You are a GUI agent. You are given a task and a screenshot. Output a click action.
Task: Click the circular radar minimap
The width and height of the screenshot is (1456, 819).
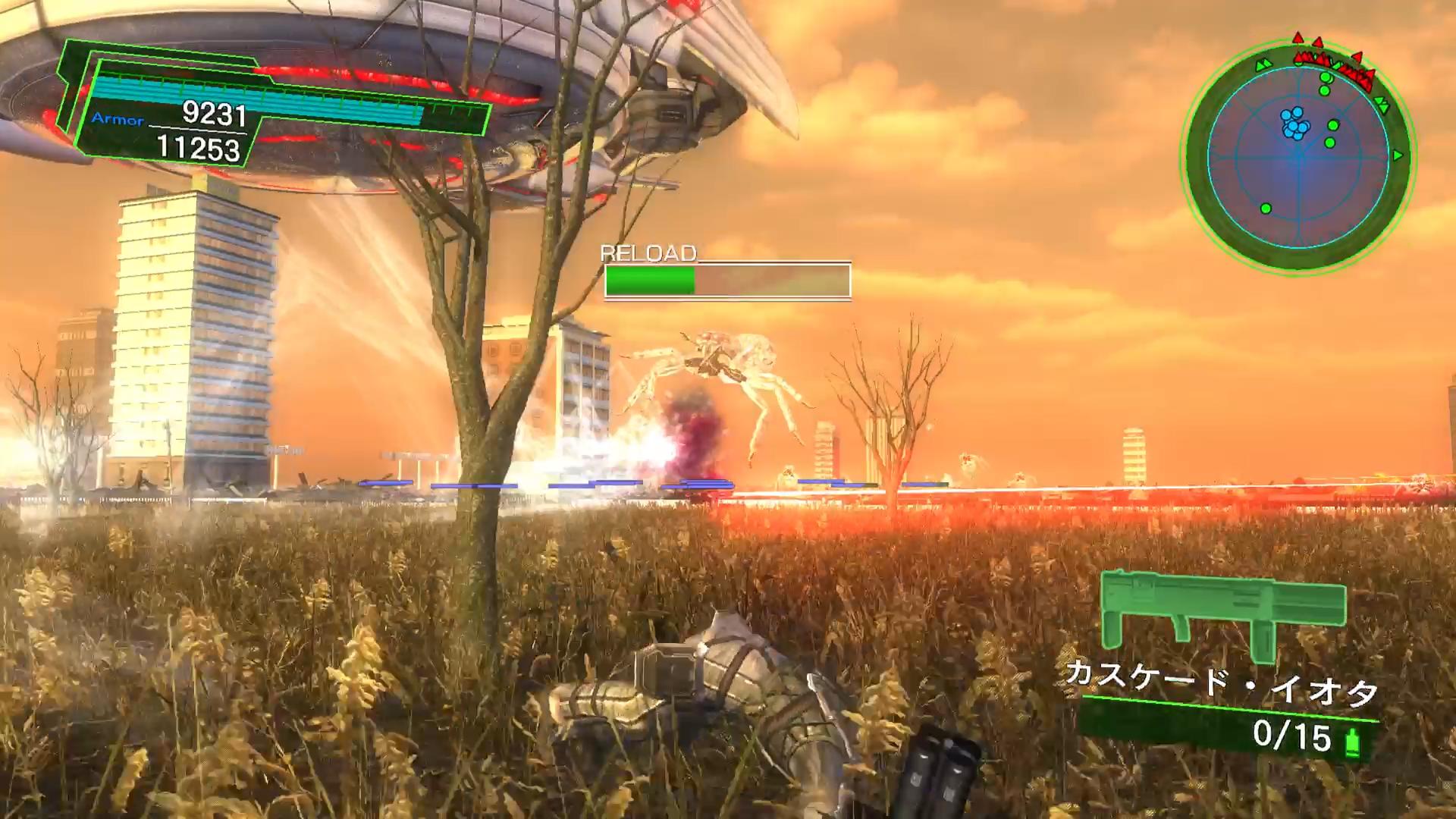click(x=1298, y=156)
